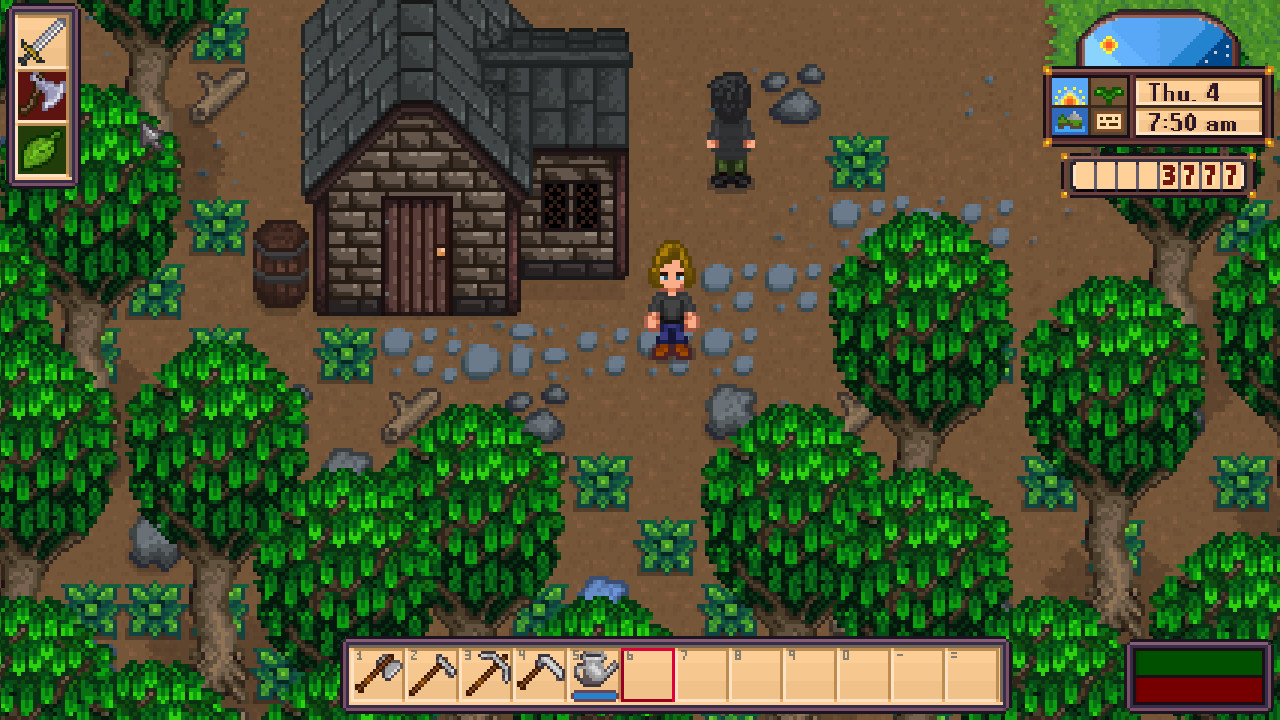Open the journal icon beside the time display

pos(1108,122)
